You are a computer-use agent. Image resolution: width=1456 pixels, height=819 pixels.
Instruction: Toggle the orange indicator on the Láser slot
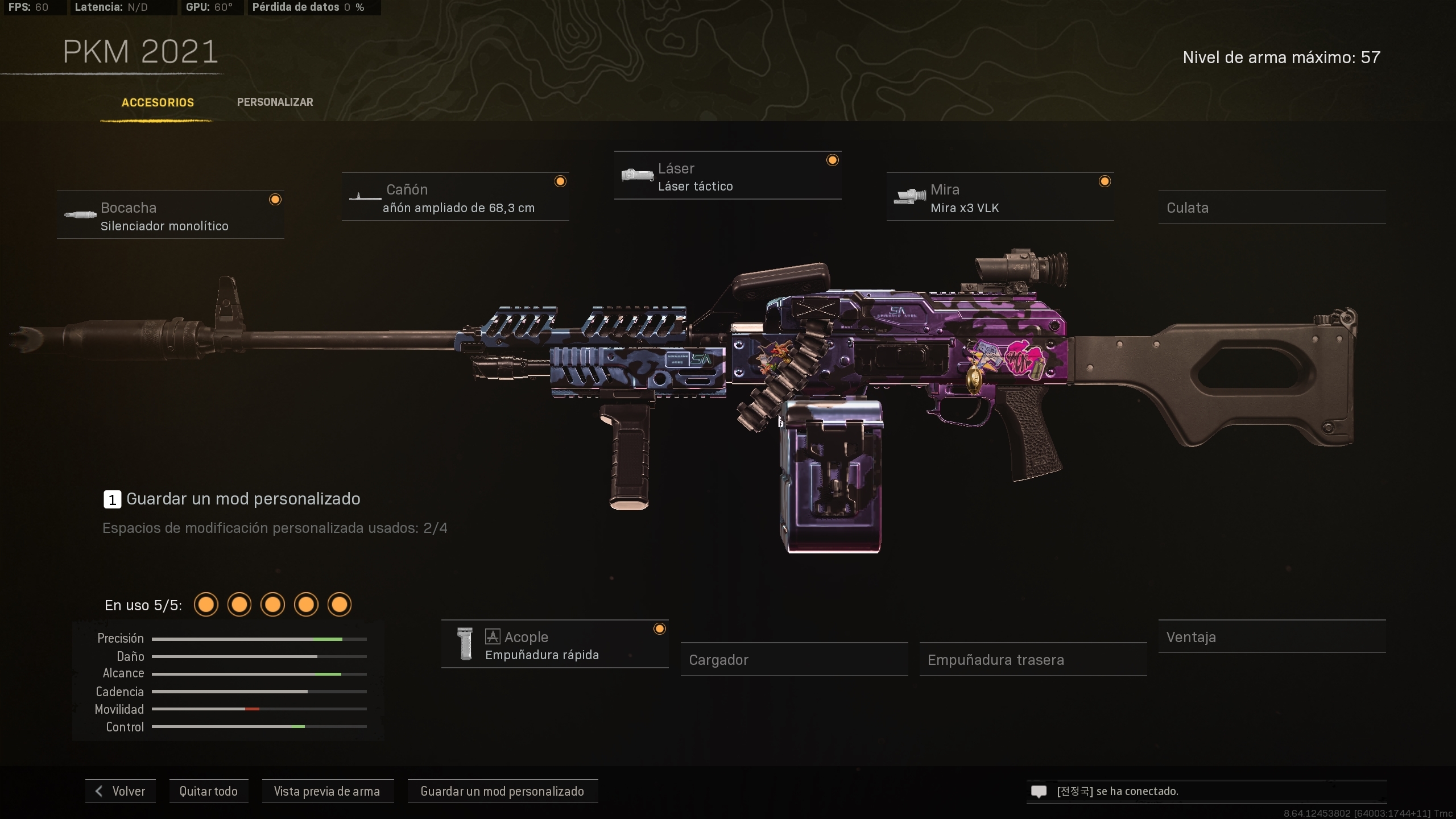point(833,160)
